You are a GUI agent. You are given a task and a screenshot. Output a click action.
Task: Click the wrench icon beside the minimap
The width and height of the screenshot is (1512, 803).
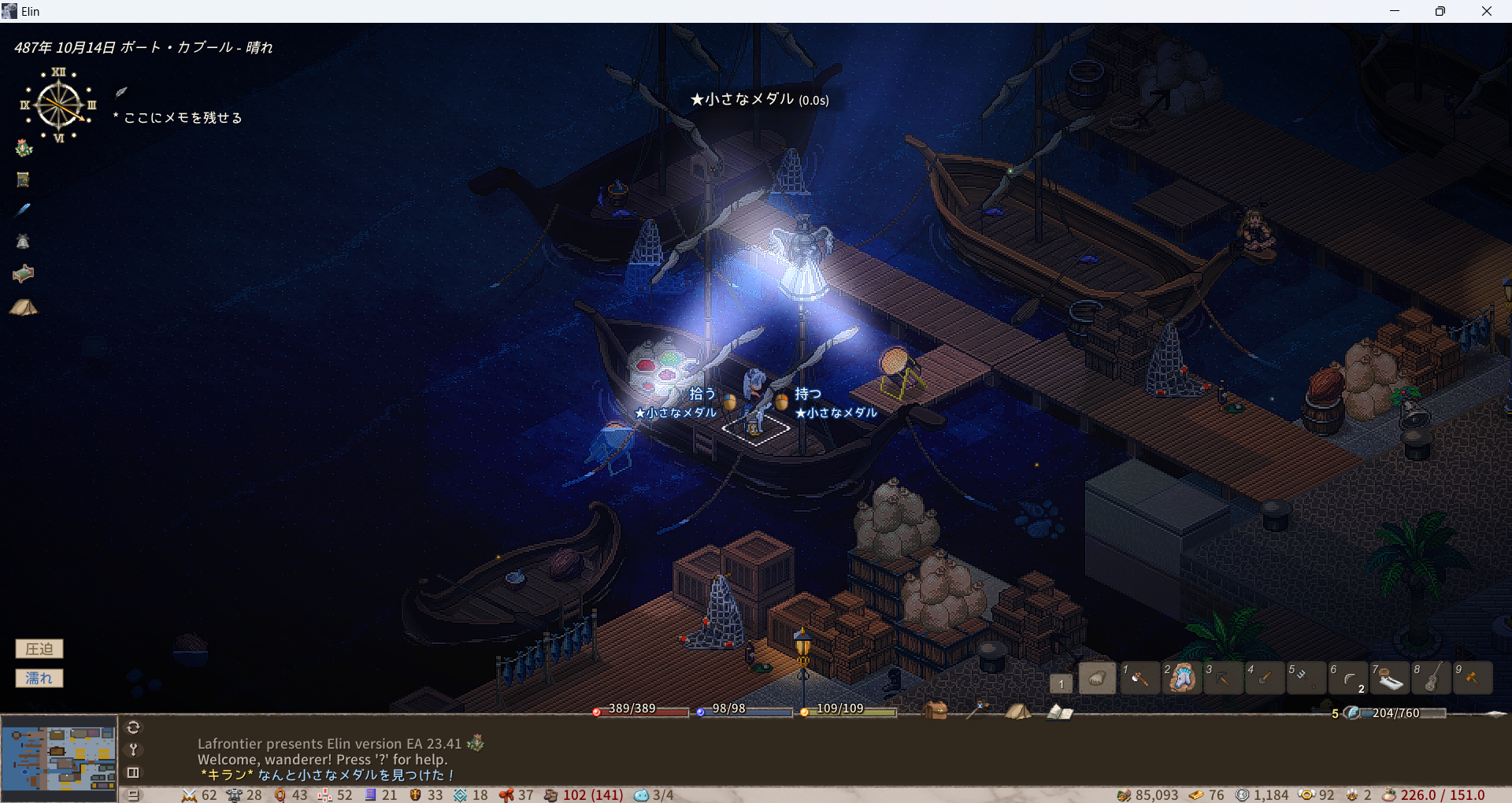(x=133, y=749)
